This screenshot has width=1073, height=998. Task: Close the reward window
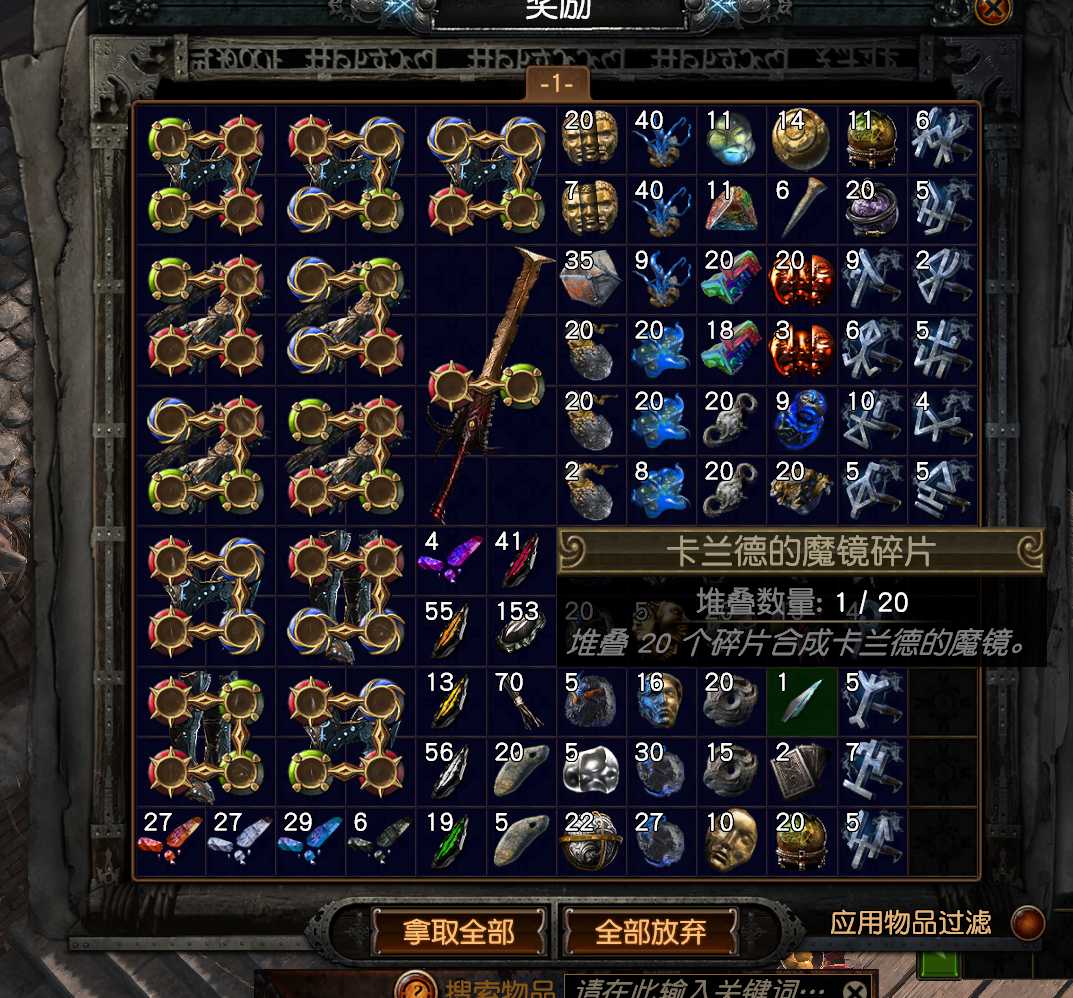(993, 10)
